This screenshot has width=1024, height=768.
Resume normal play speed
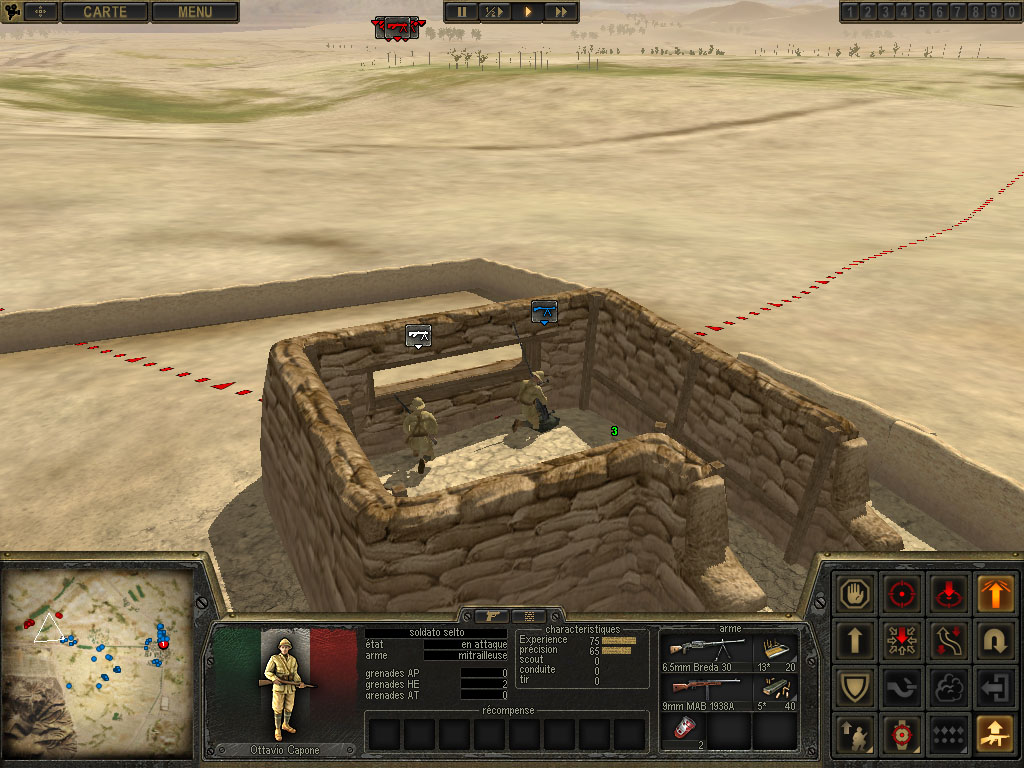click(528, 12)
